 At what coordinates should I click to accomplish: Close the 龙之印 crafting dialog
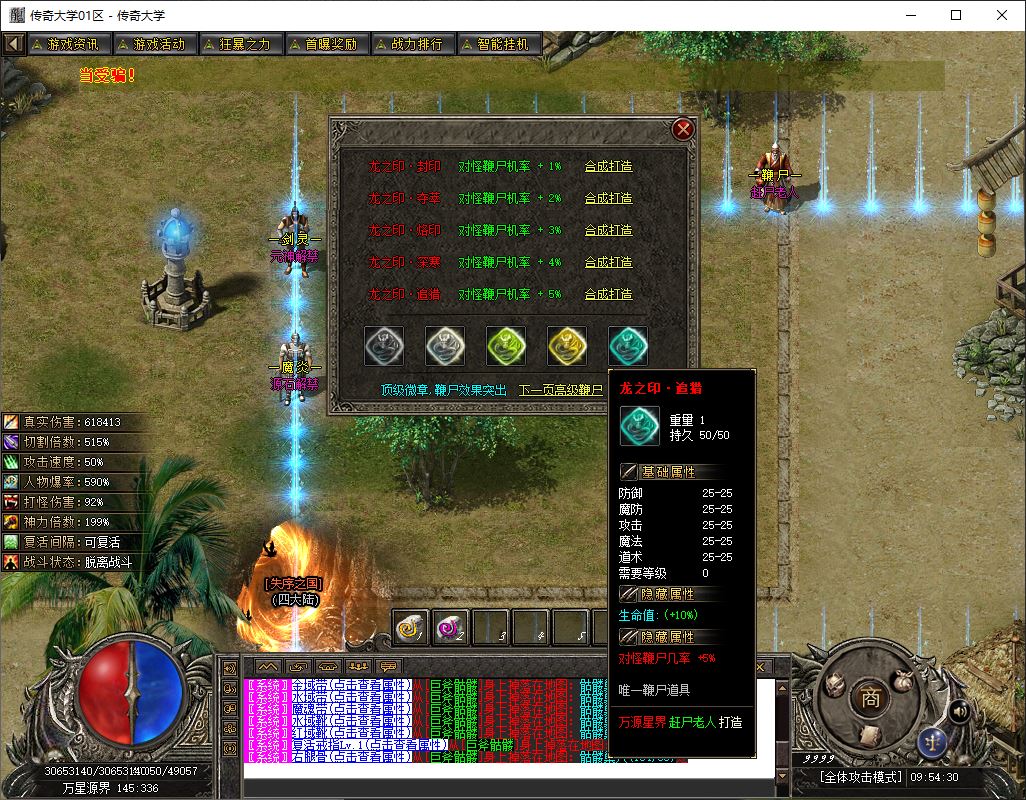point(683,129)
